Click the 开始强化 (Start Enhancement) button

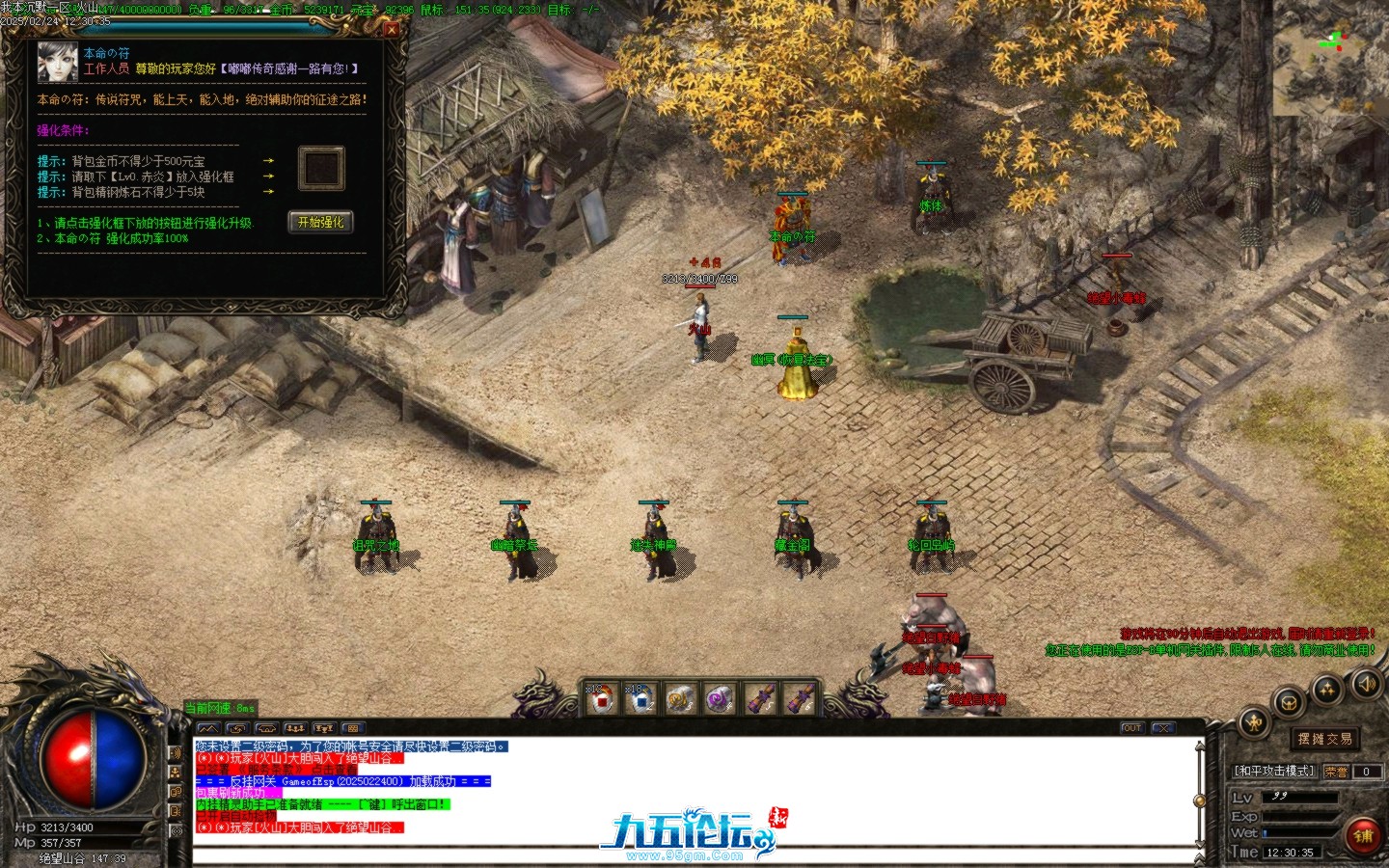click(320, 223)
